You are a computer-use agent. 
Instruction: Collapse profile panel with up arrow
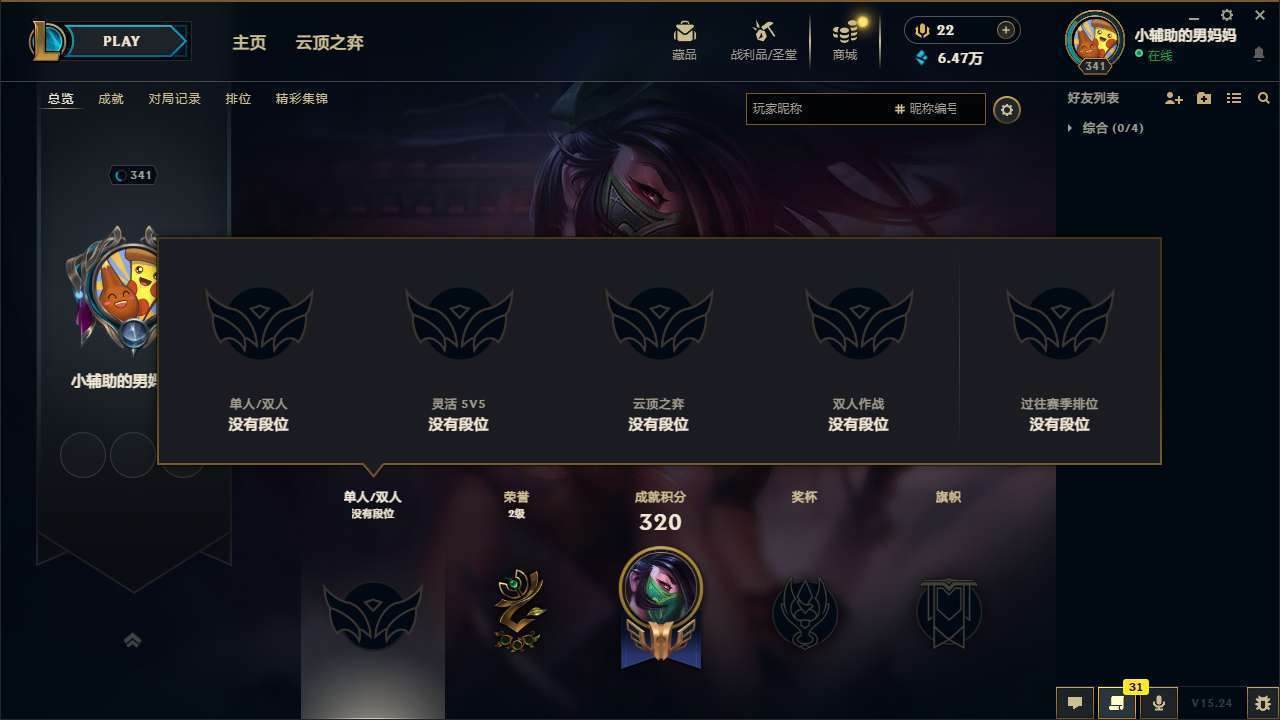tap(133, 640)
